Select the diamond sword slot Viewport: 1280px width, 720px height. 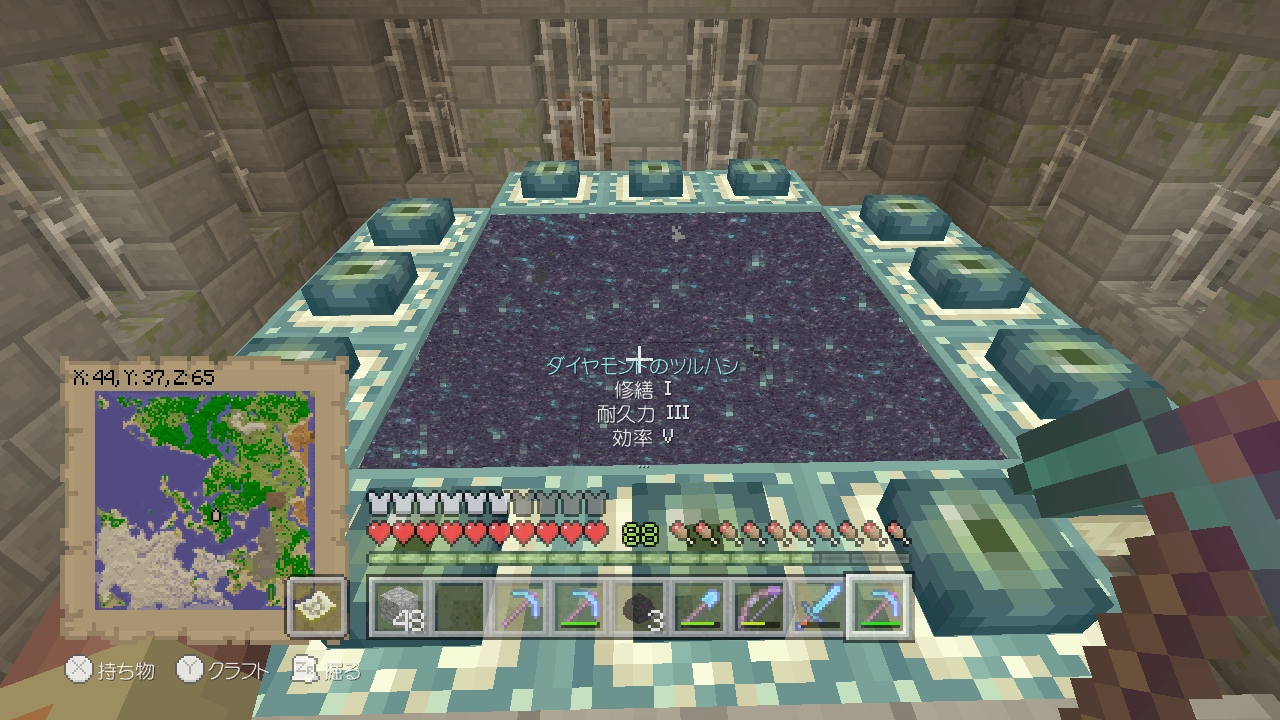(x=818, y=606)
